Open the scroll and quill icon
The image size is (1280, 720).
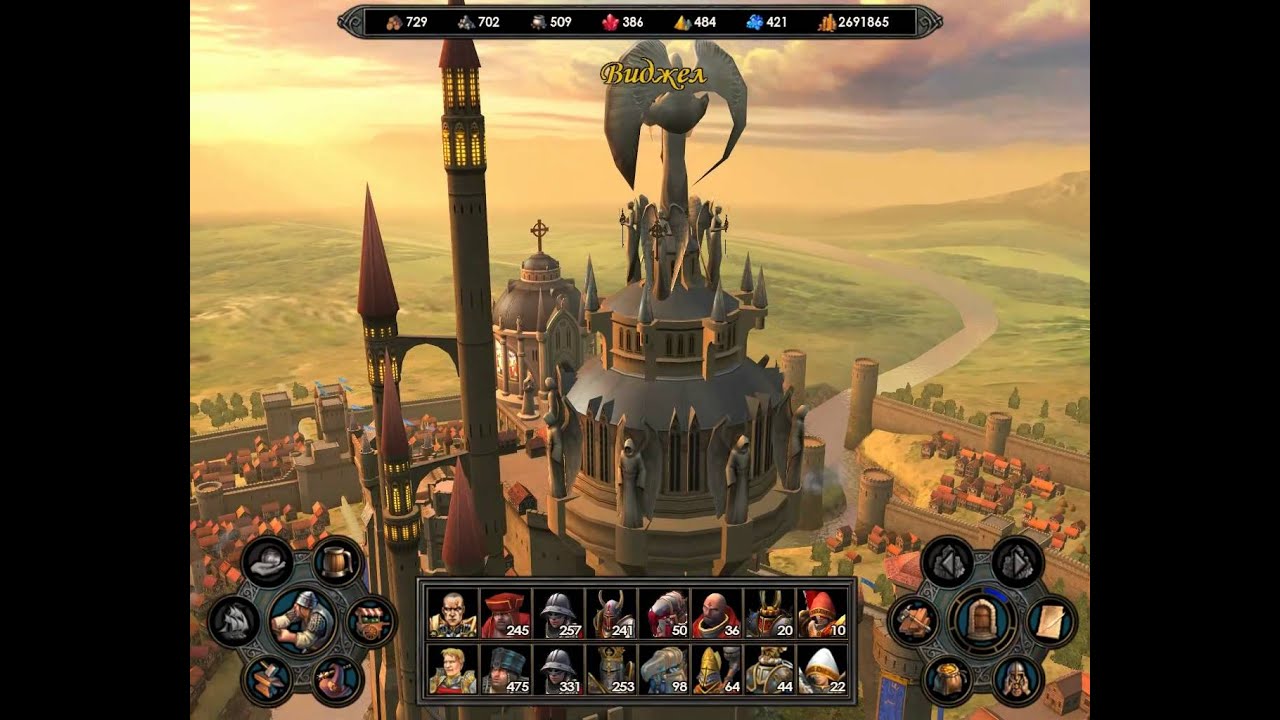1051,621
